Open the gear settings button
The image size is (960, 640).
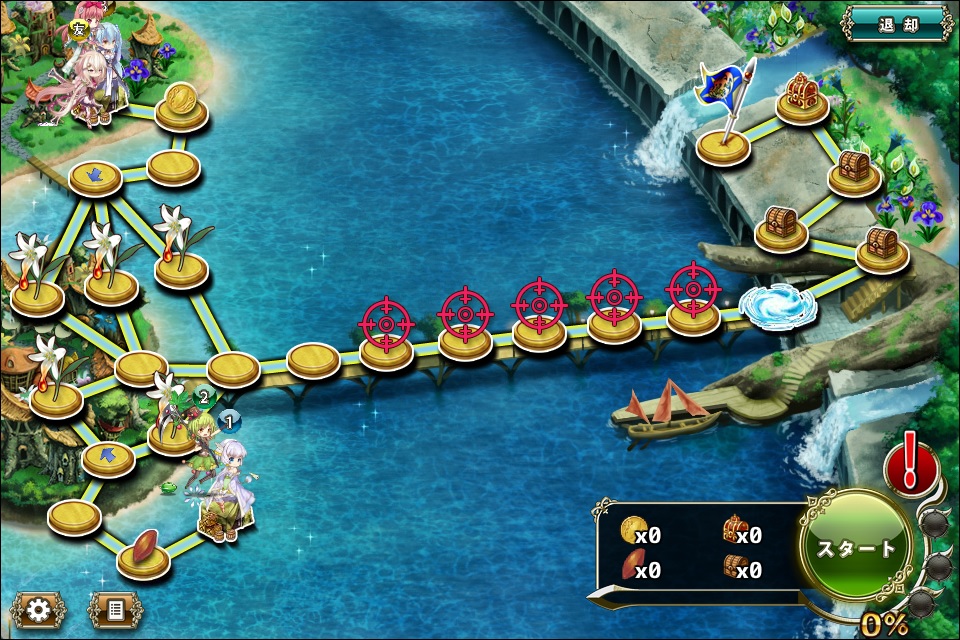[x=38, y=609]
